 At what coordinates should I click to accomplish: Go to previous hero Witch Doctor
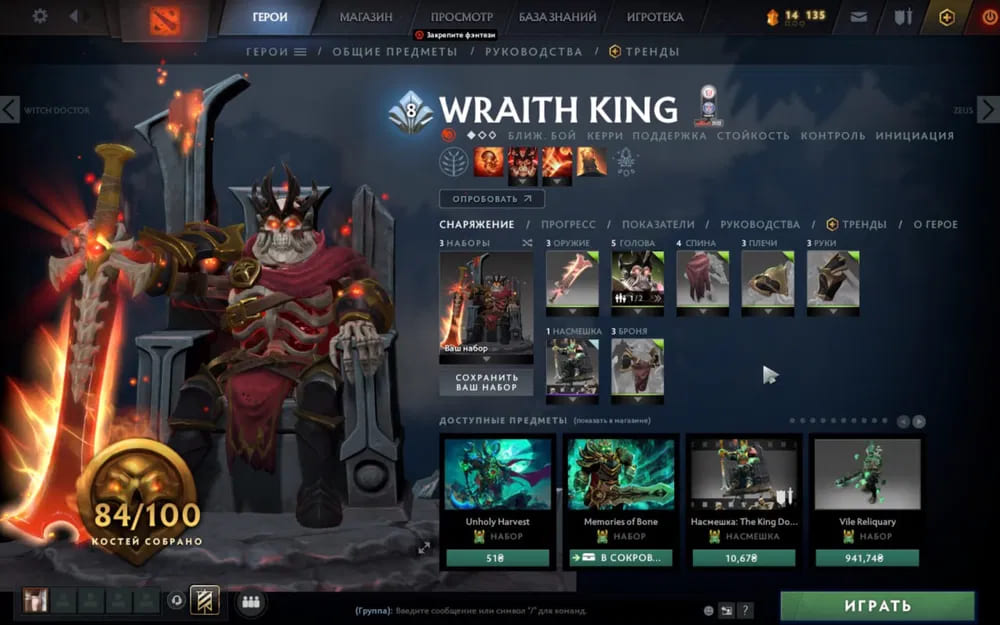[x=10, y=109]
